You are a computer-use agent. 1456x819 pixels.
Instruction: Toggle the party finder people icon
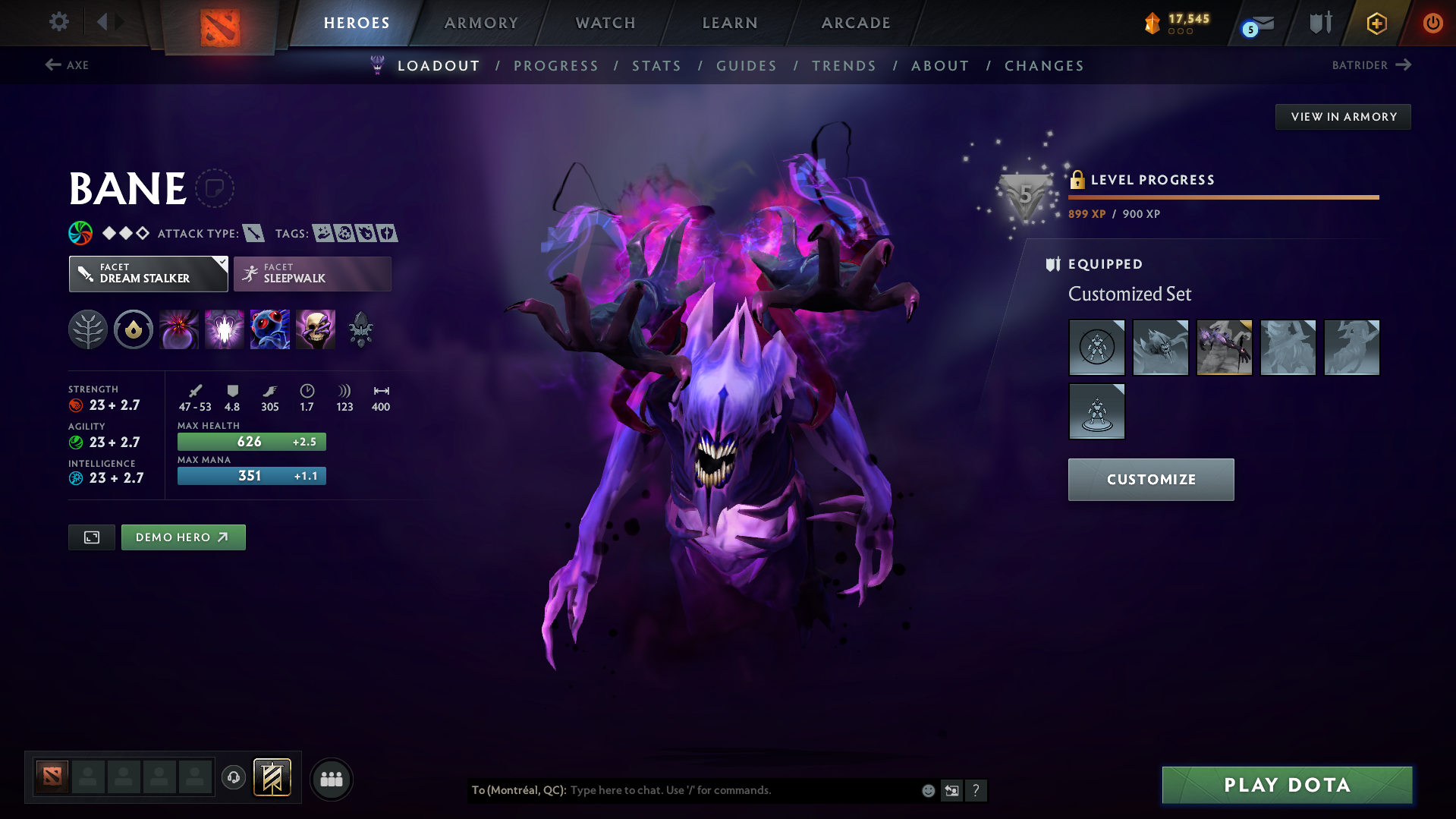click(331, 779)
